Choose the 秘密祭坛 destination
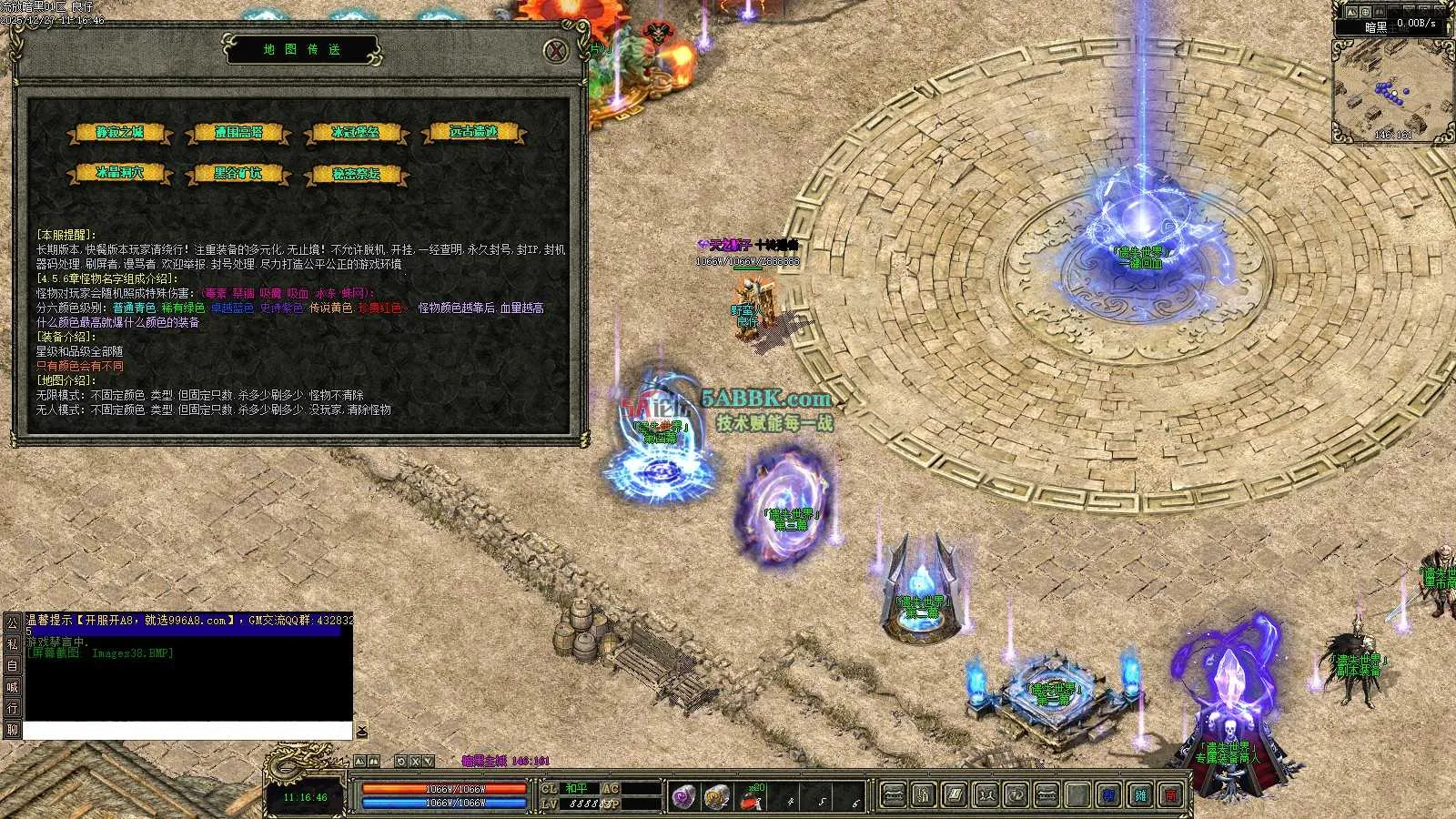The width and height of the screenshot is (1456, 819). click(x=356, y=173)
